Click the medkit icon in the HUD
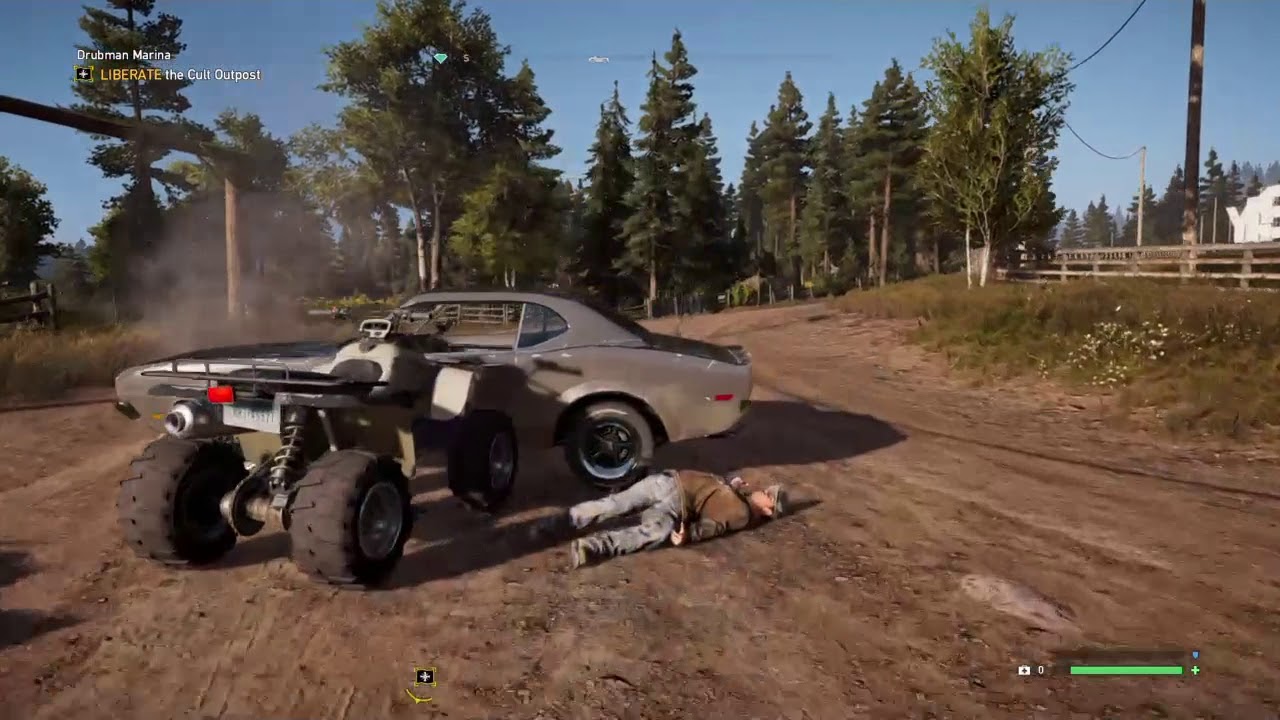The height and width of the screenshot is (720, 1280). pos(1024,670)
